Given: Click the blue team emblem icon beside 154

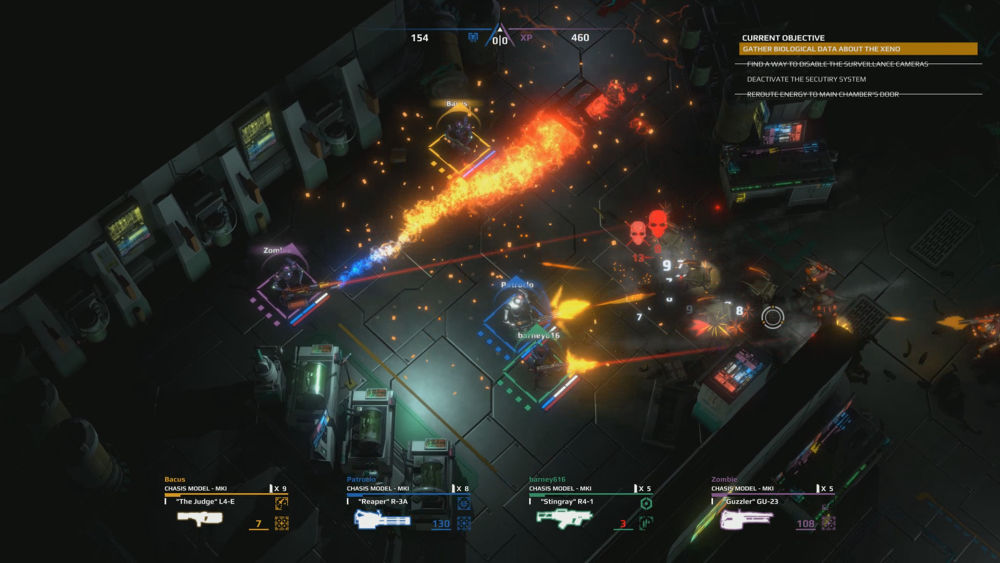Looking at the screenshot, I should point(473,38).
